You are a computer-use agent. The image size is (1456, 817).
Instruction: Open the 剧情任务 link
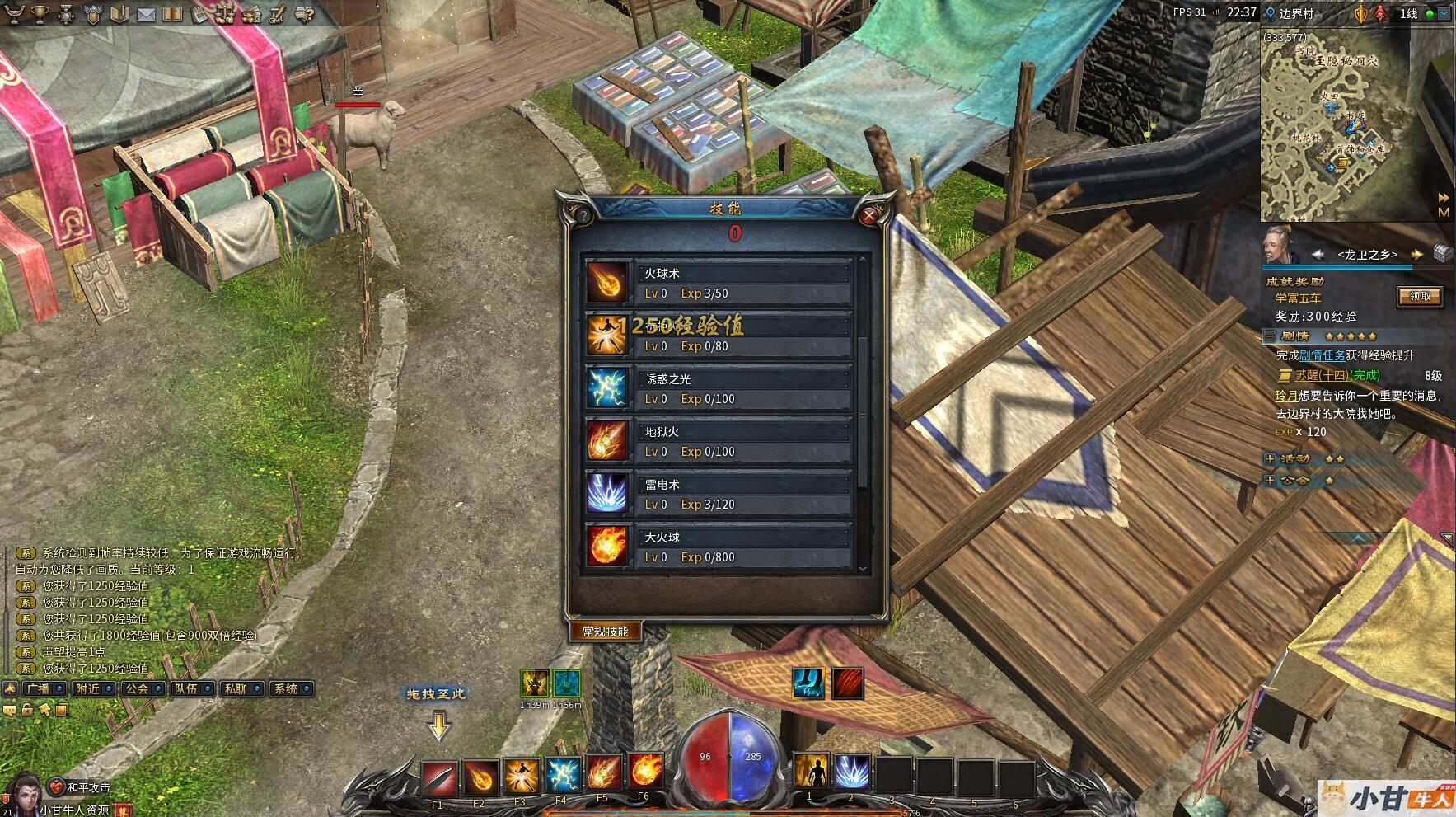[1322, 355]
